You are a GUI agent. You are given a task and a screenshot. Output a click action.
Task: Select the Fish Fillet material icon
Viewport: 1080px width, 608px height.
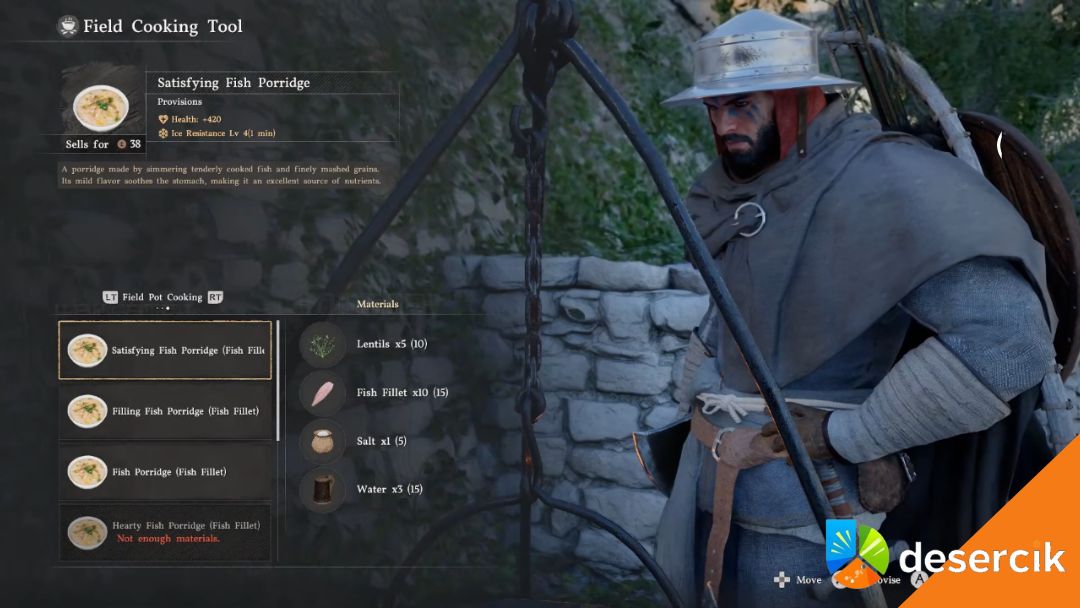(x=322, y=393)
